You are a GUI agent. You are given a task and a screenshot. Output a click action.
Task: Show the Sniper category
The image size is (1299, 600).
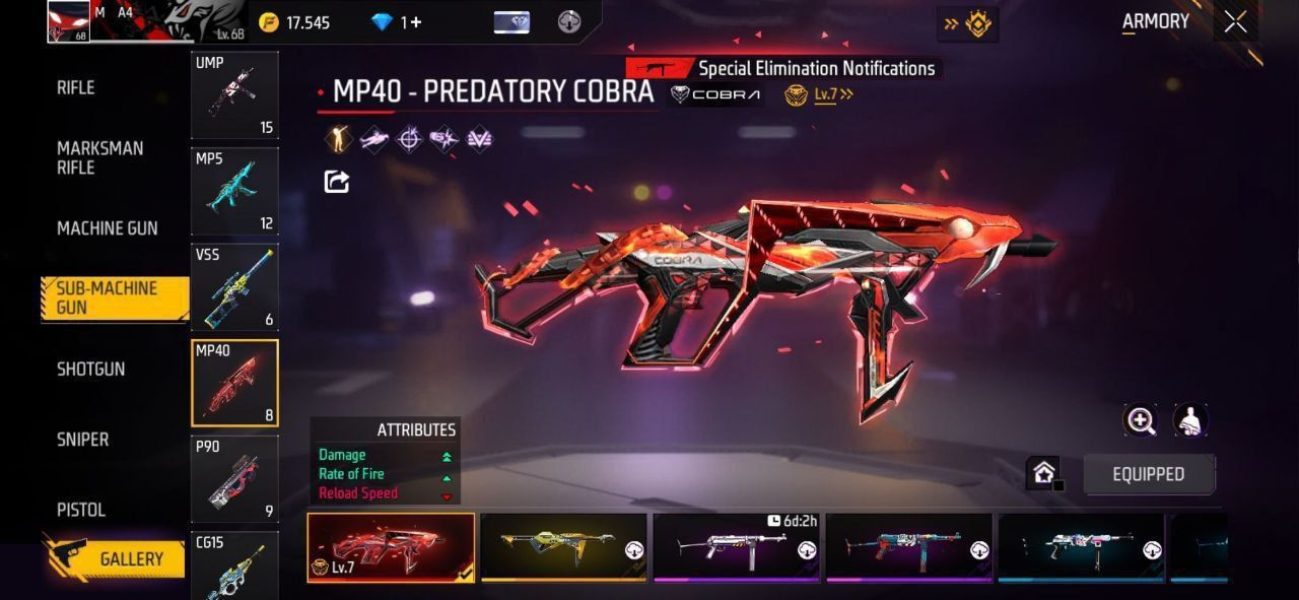pos(83,439)
